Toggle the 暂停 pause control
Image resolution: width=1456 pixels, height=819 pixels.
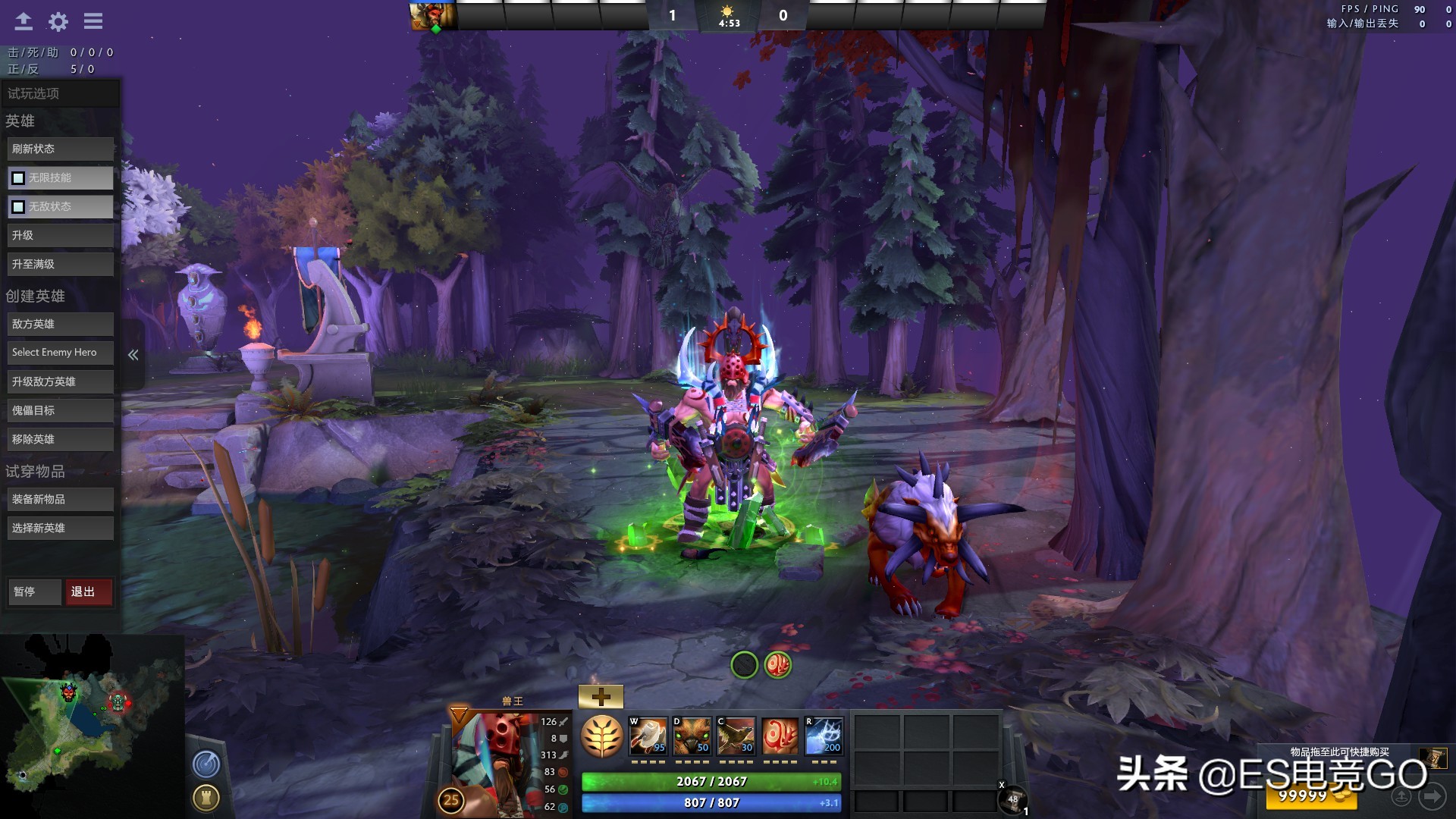(x=34, y=591)
